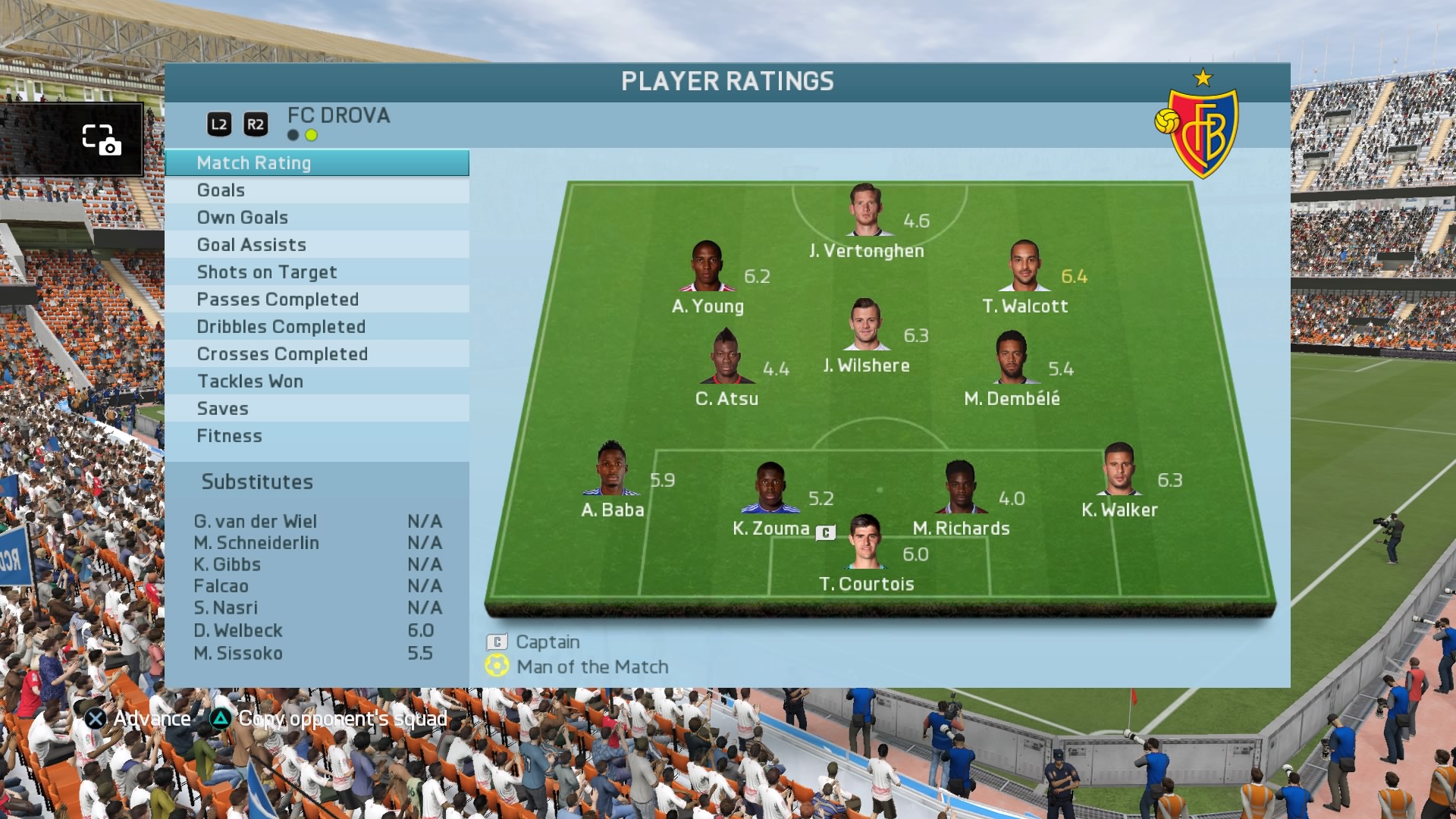Show the Goals stat category
Screen dimensions: 1456x819
[316, 190]
